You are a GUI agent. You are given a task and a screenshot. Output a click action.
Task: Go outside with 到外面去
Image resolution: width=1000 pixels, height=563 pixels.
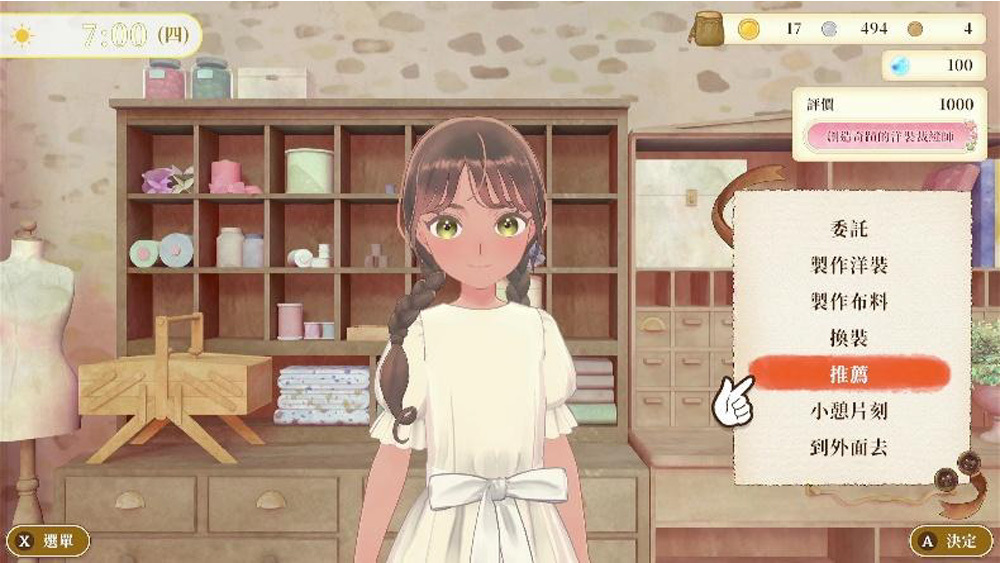click(x=849, y=446)
